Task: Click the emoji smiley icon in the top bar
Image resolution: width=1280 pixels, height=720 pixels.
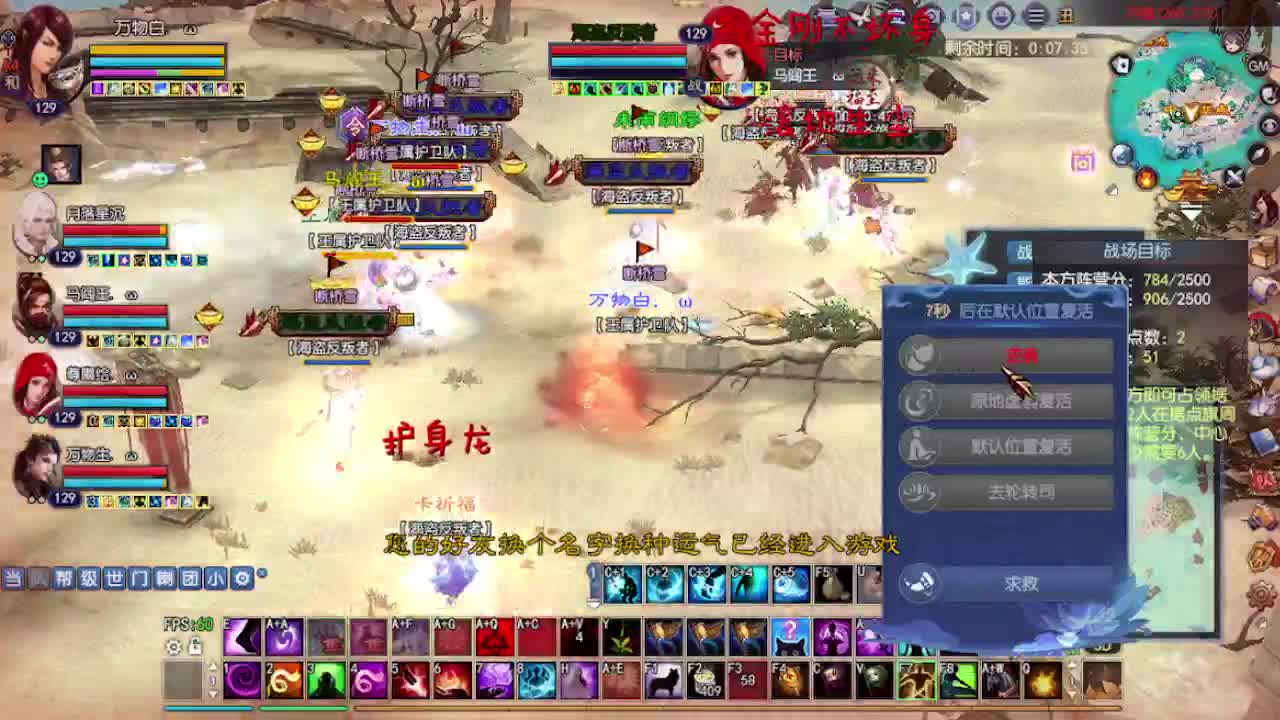Action: tap(1000, 16)
